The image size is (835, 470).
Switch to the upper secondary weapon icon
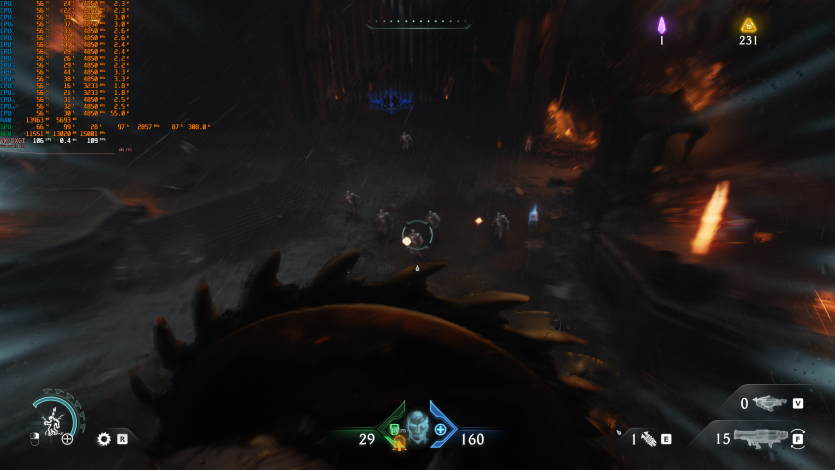tap(769, 403)
